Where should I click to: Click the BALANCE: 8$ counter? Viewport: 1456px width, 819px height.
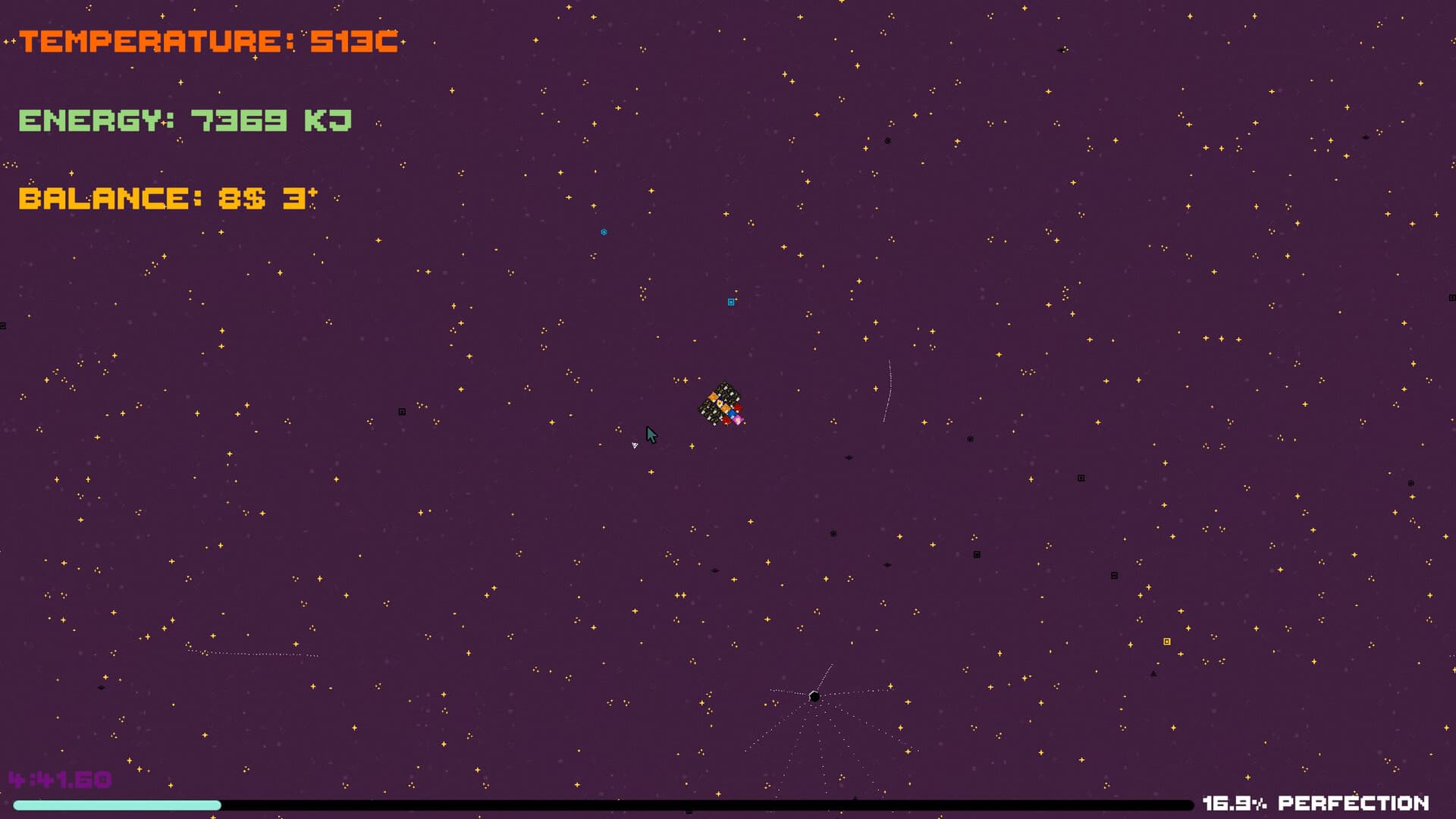[167, 199]
